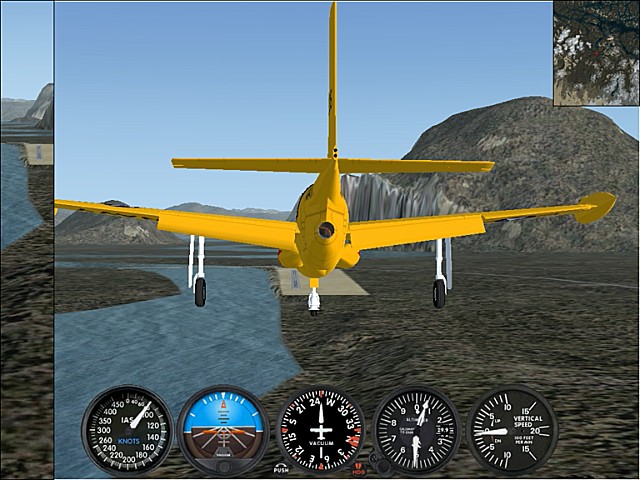
Task: Open the satellite minimap view
Action: (x=596, y=52)
